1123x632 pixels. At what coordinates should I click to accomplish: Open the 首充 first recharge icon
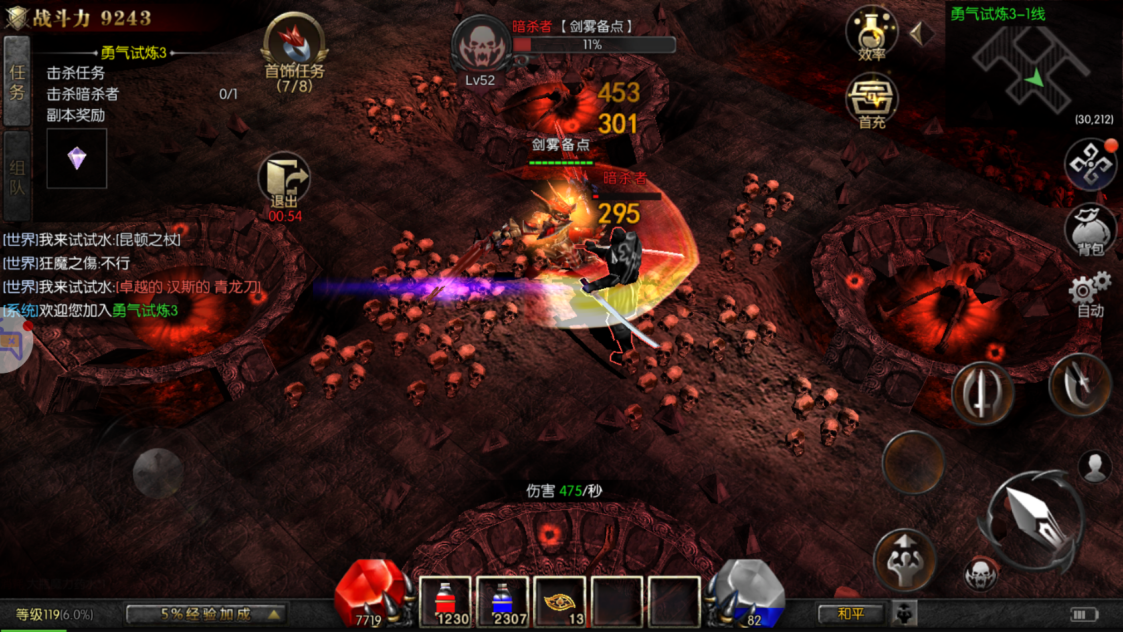pos(871,102)
